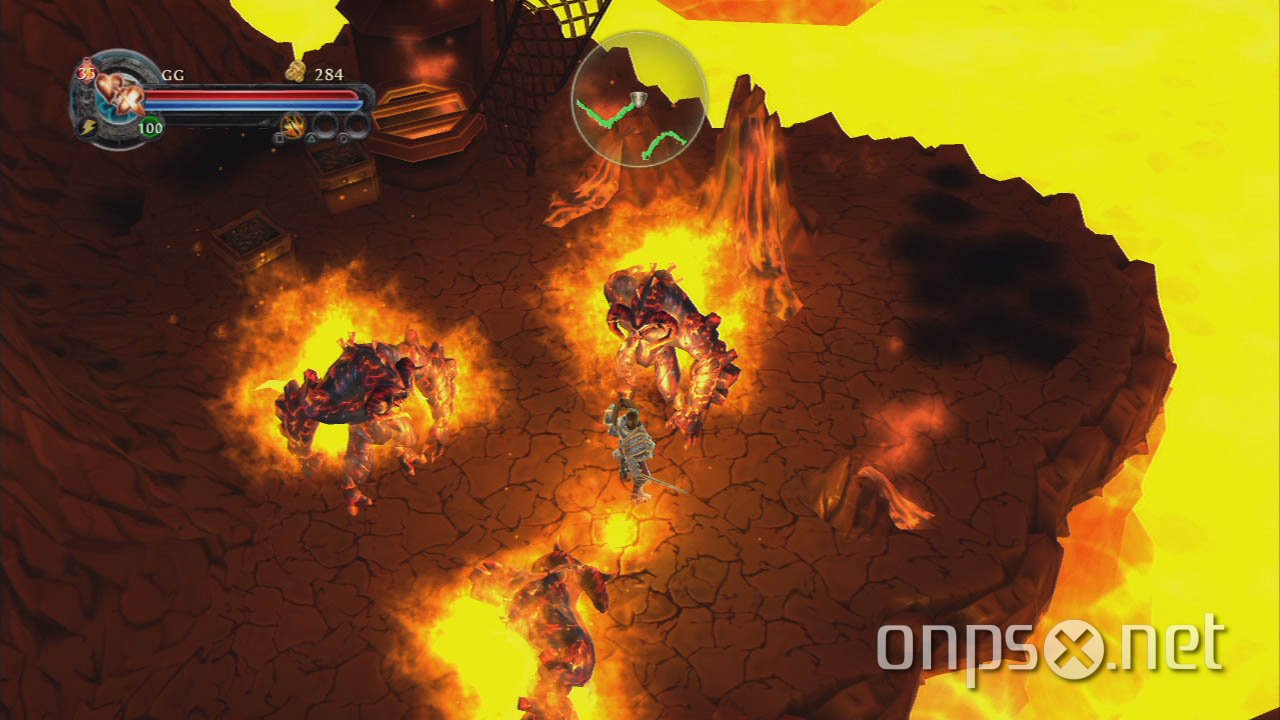The image size is (1280, 720).
Task: Click the level 35 badge
Action: click(85, 74)
